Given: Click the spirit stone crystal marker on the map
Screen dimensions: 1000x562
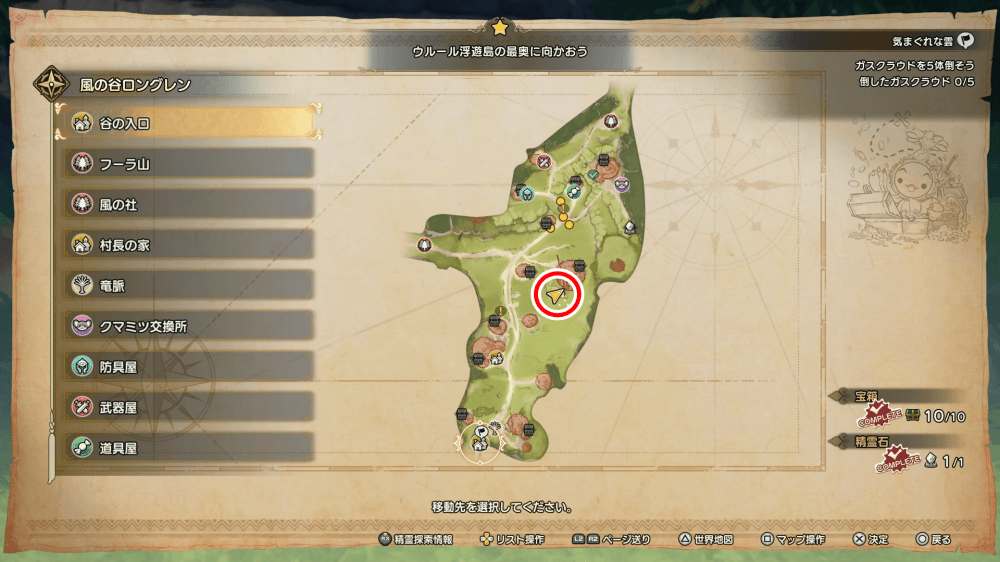Looking at the screenshot, I should point(630,229).
